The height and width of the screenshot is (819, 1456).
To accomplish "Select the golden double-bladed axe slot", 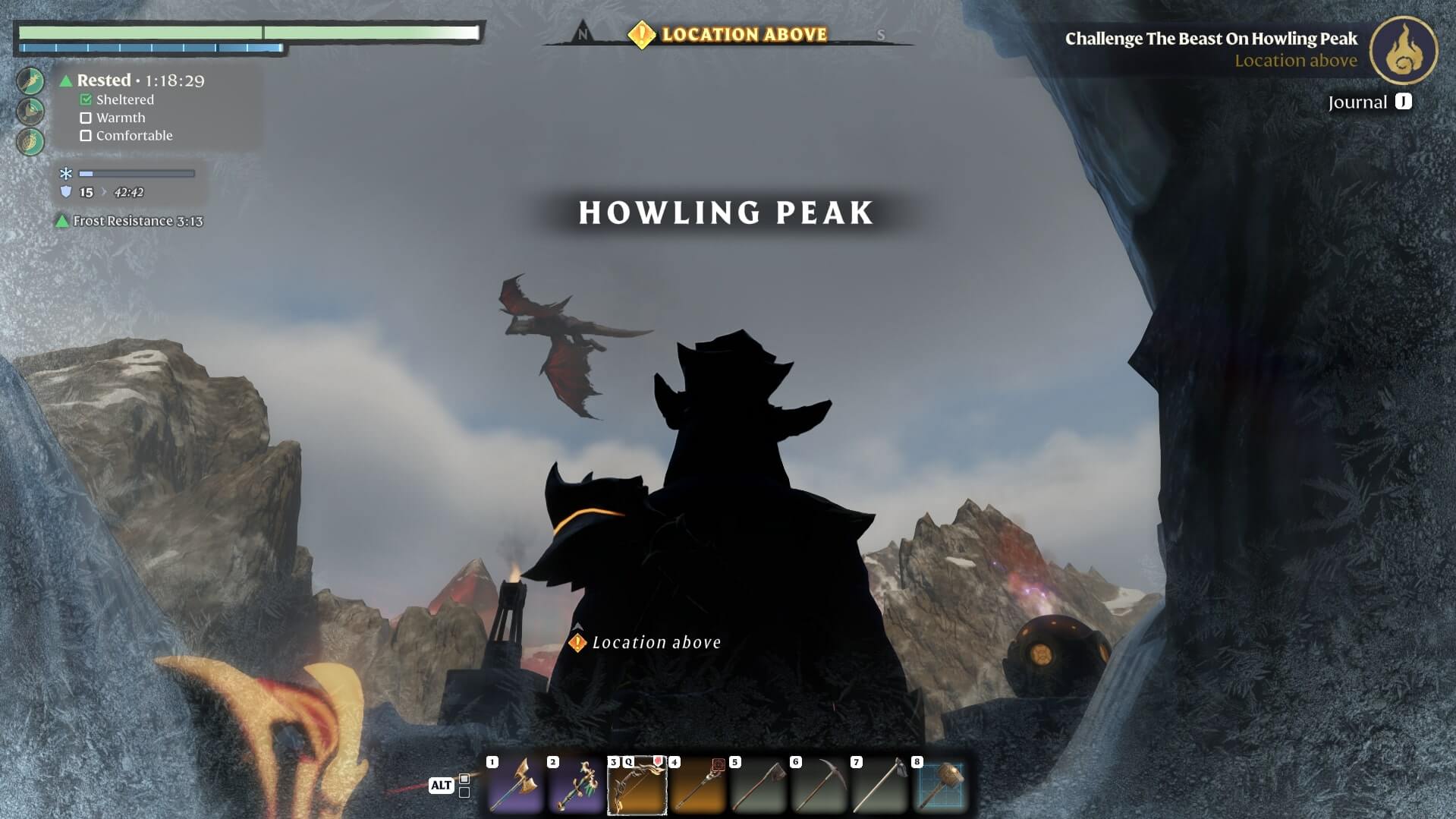I will (515, 785).
